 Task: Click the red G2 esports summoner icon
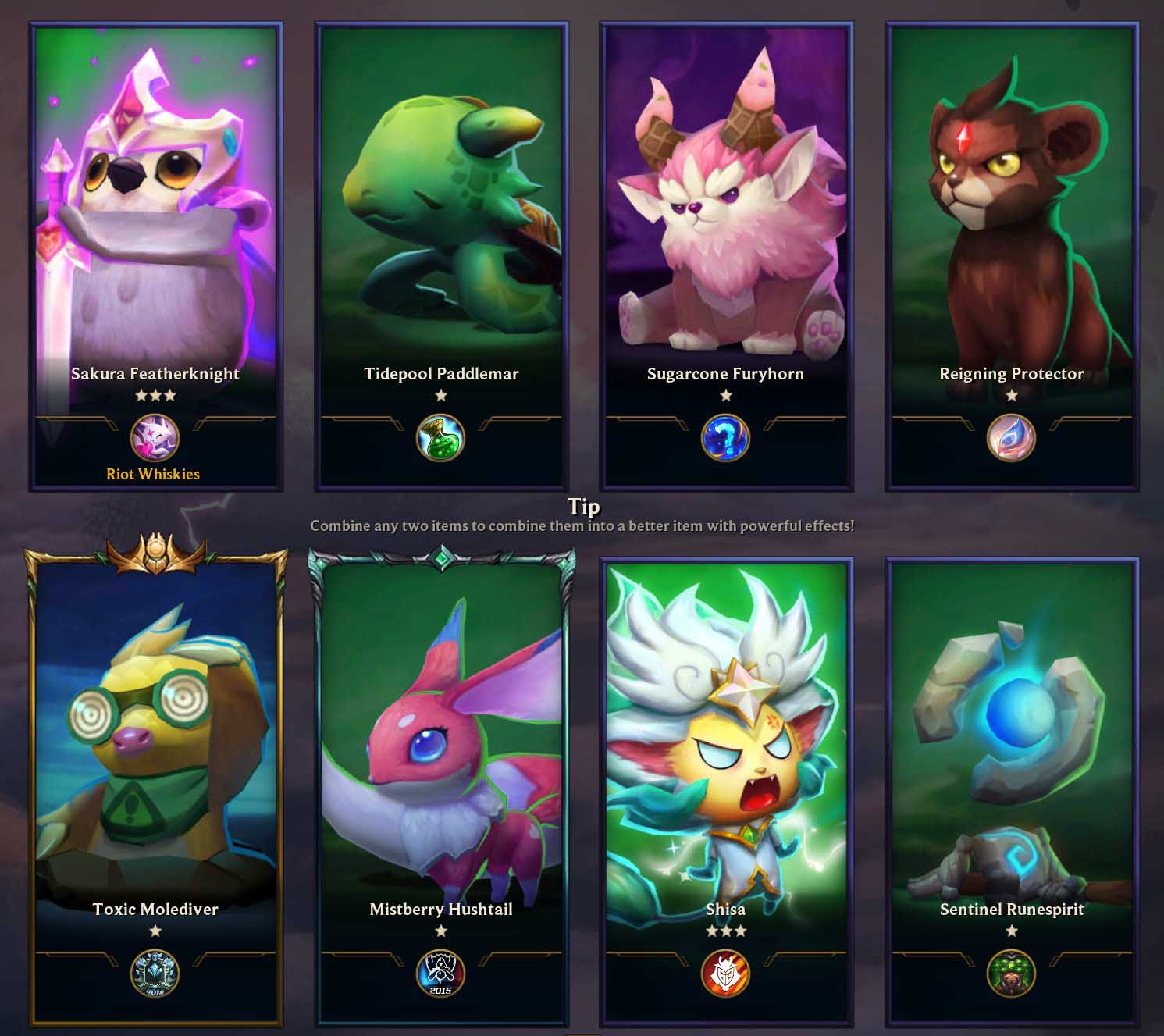tap(725, 974)
